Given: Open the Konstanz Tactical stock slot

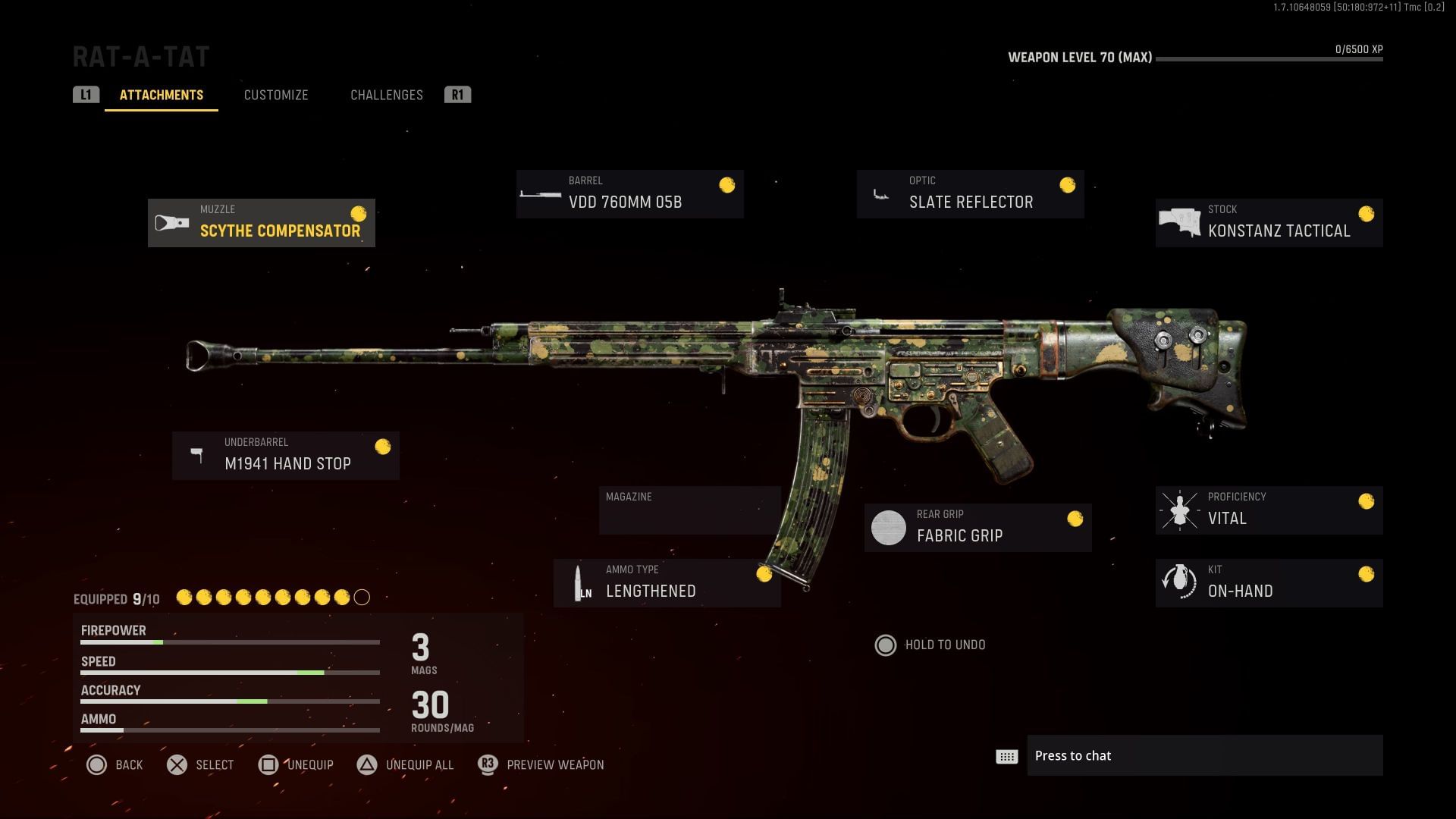Looking at the screenshot, I should pyautogui.click(x=1269, y=223).
